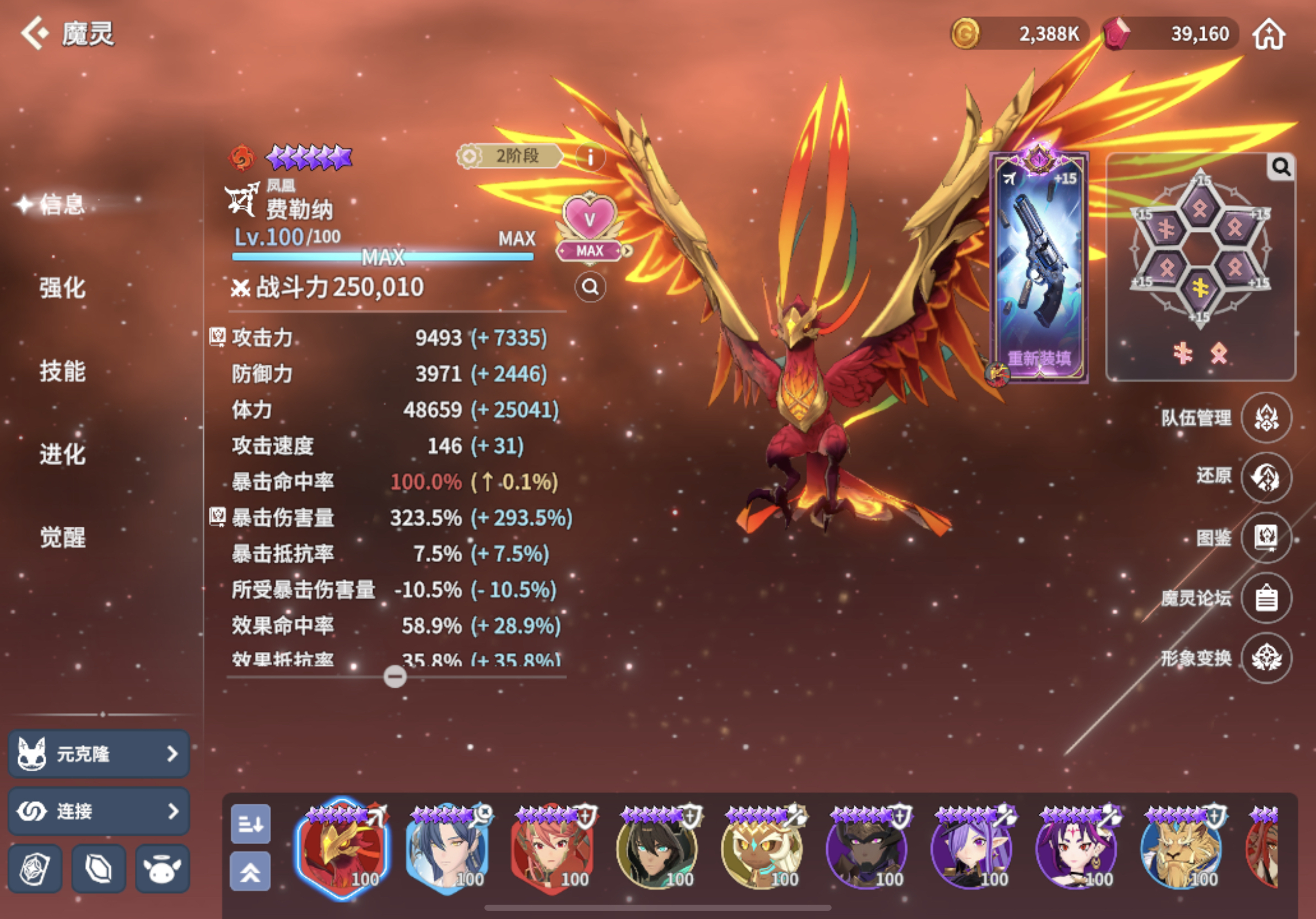Return to the home screen

click(1269, 34)
